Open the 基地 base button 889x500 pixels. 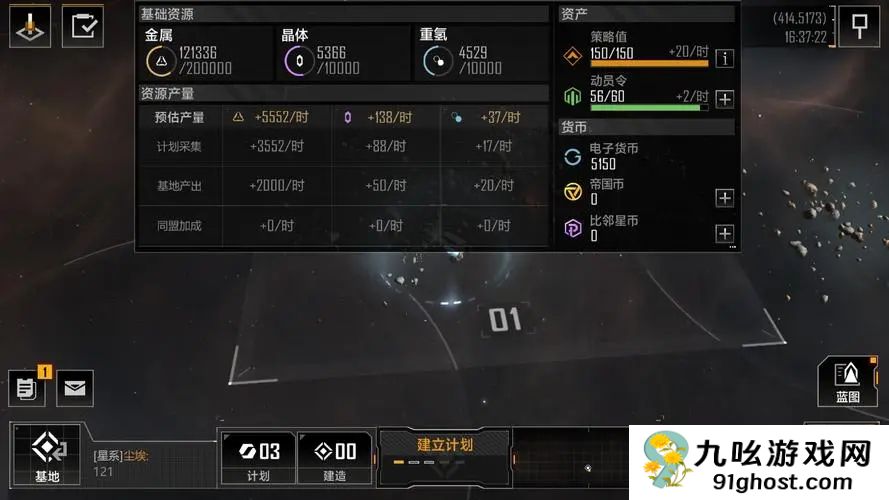46,457
